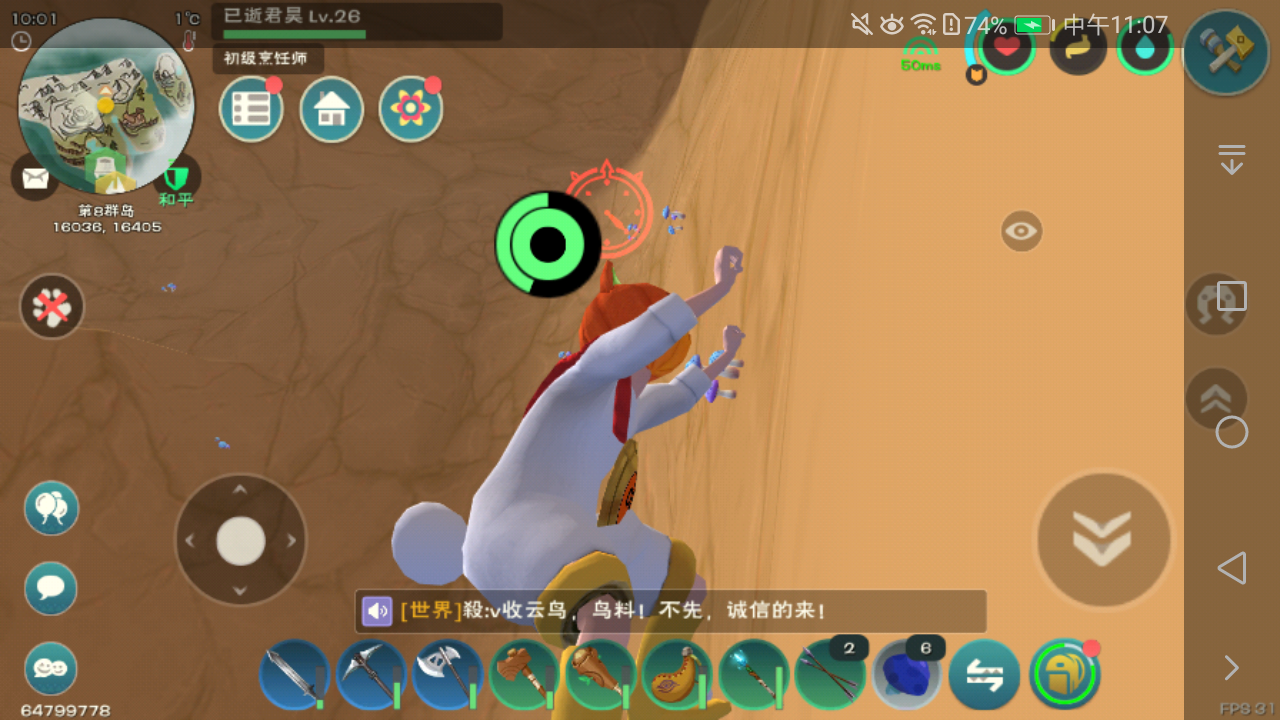Tap the mail icon near the minimap
Image resolution: width=1280 pixels, height=720 pixels.
coord(34,178)
